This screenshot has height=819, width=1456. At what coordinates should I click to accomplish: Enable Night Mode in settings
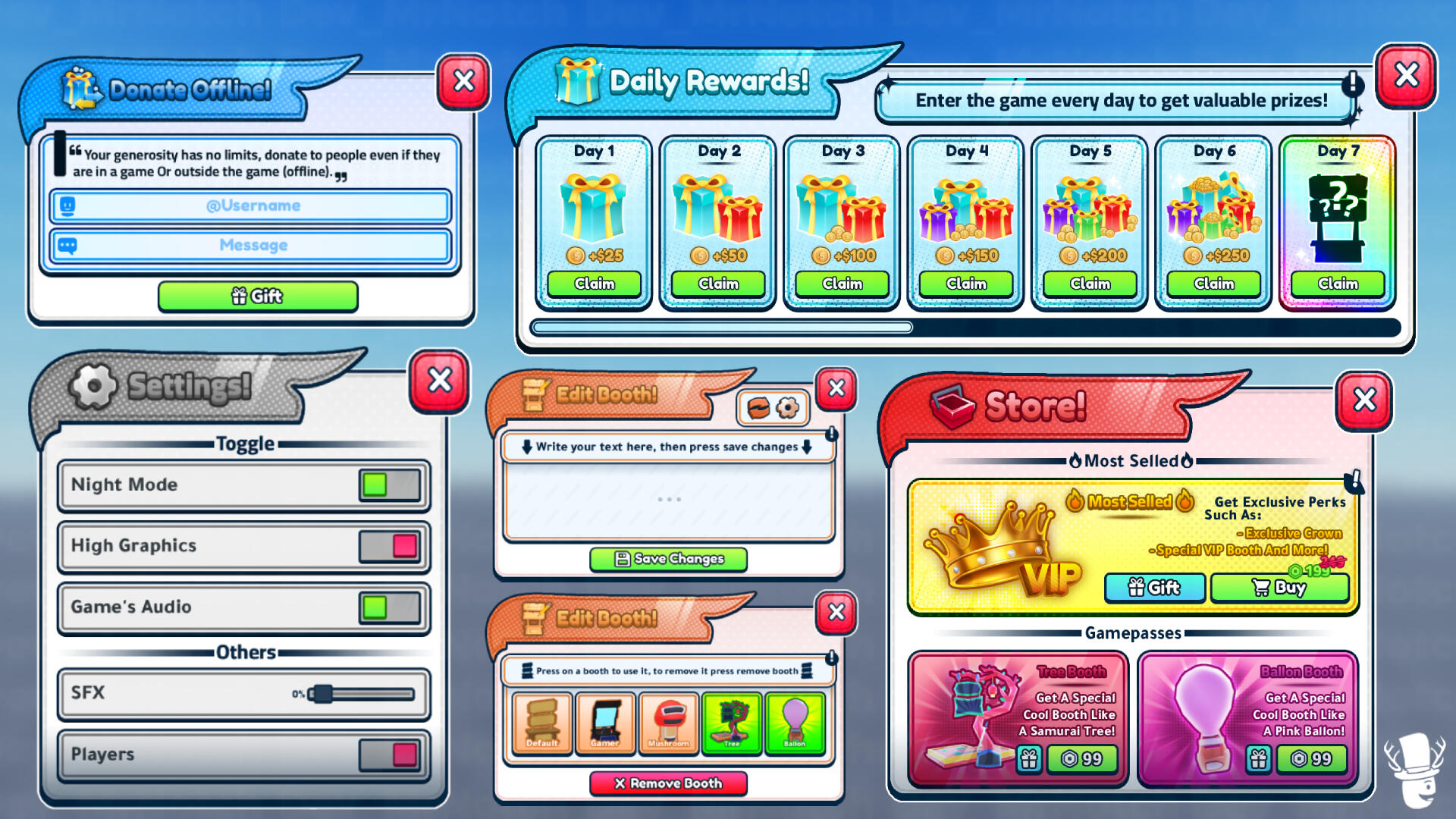pos(388,486)
